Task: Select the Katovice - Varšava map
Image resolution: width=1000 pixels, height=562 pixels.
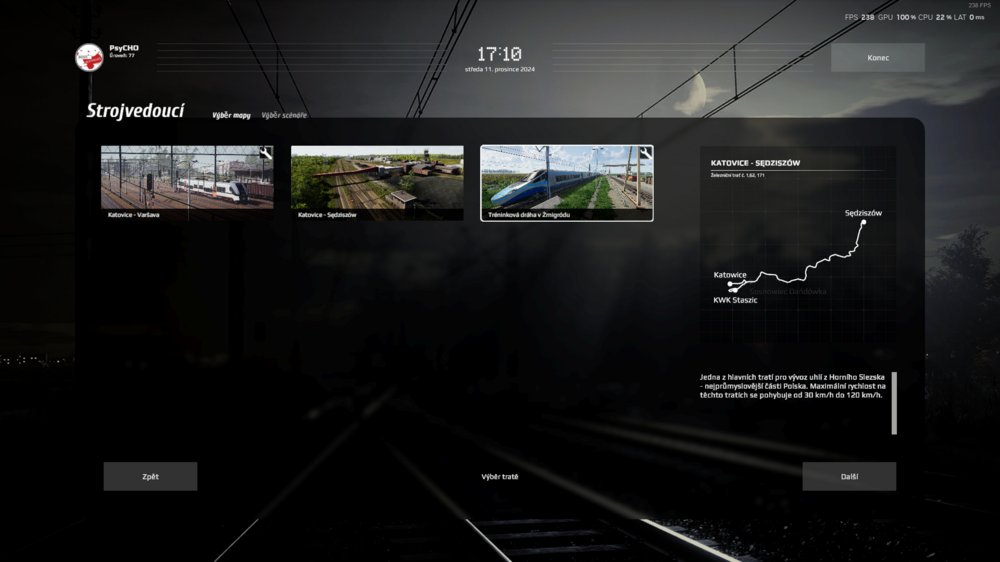Action: (x=187, y=183)
